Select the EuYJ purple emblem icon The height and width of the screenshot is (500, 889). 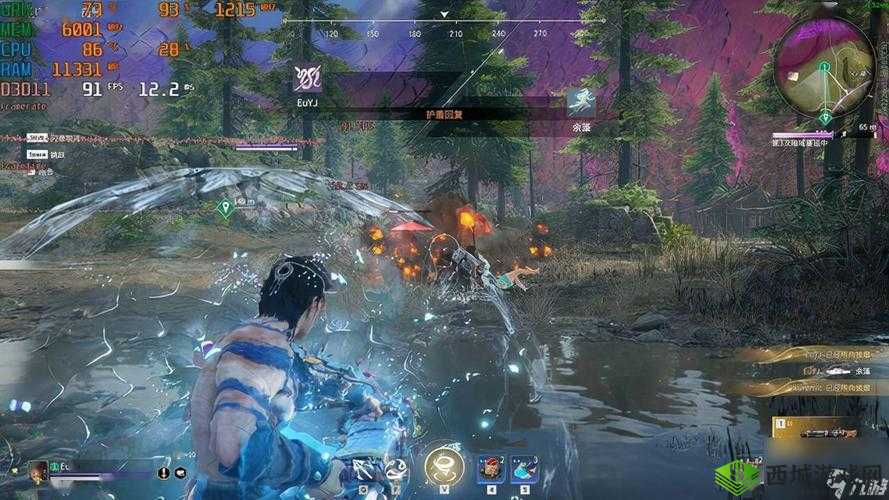coord(307,77)
